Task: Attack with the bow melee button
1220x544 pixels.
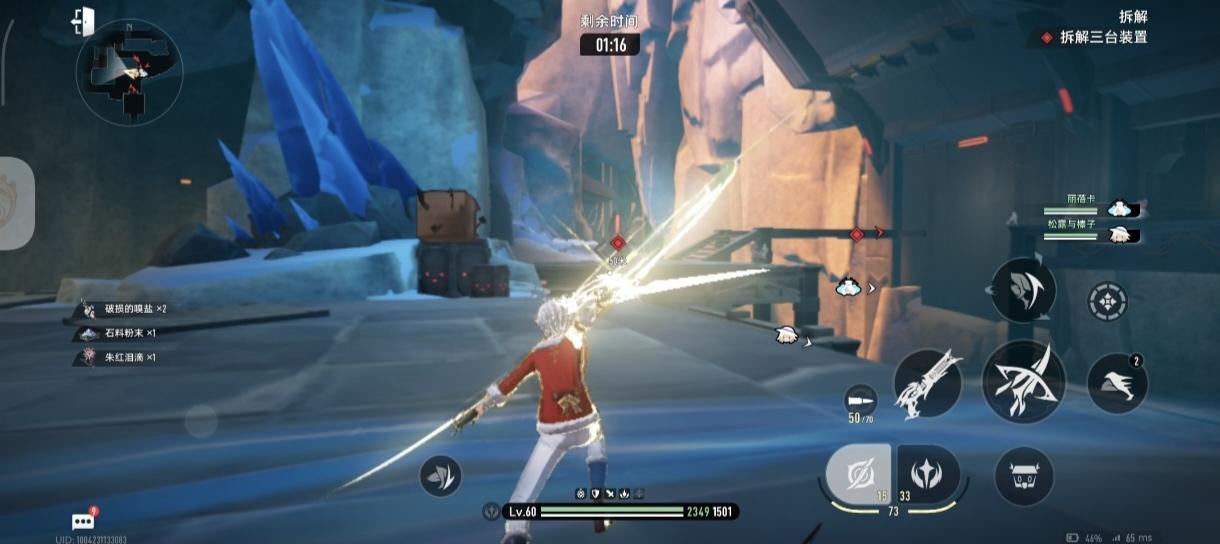Action: [x=1023, y=381]
